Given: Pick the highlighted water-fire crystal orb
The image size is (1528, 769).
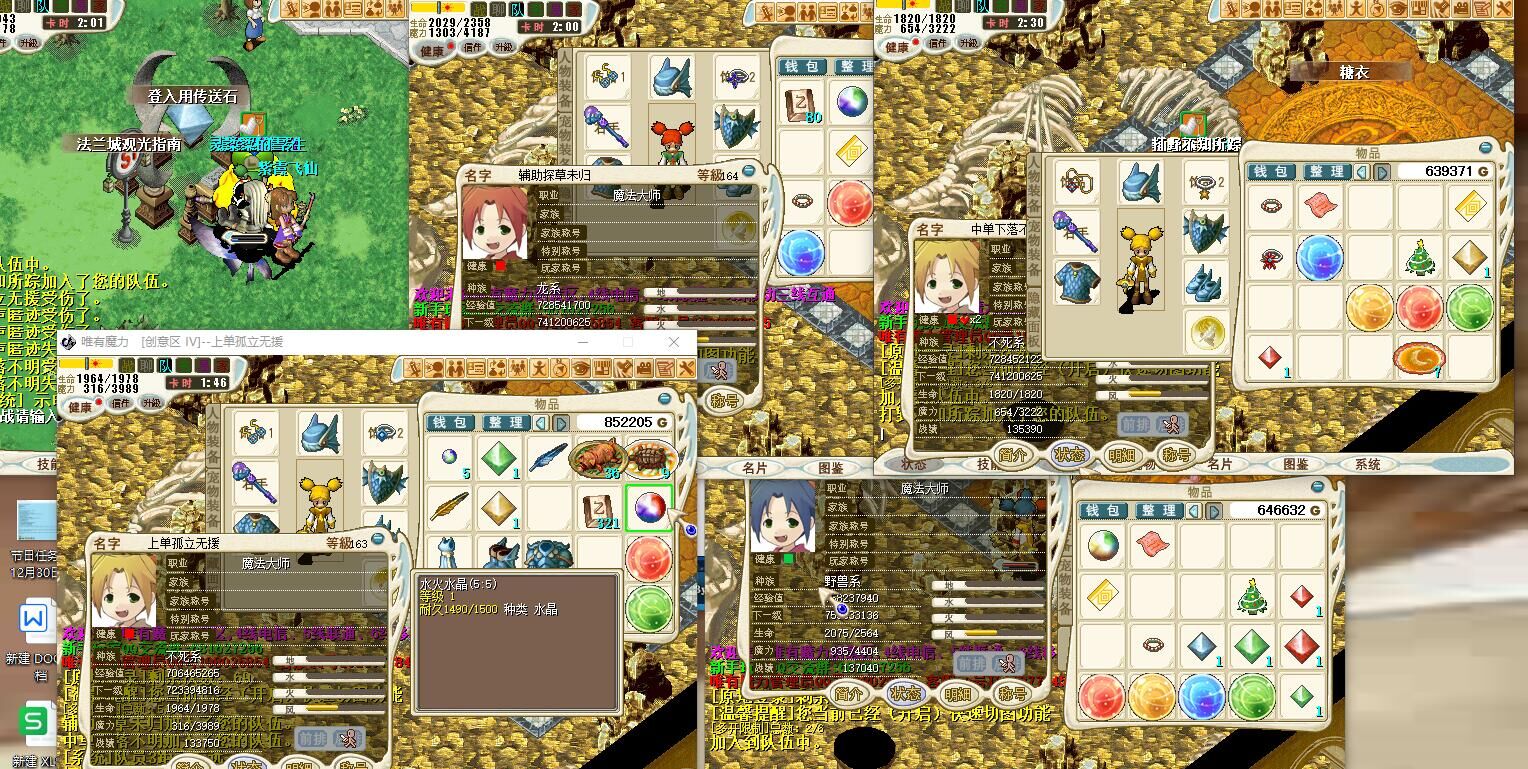Looking at the screenshot, I should pyautogui.click(x=649, y=508).
